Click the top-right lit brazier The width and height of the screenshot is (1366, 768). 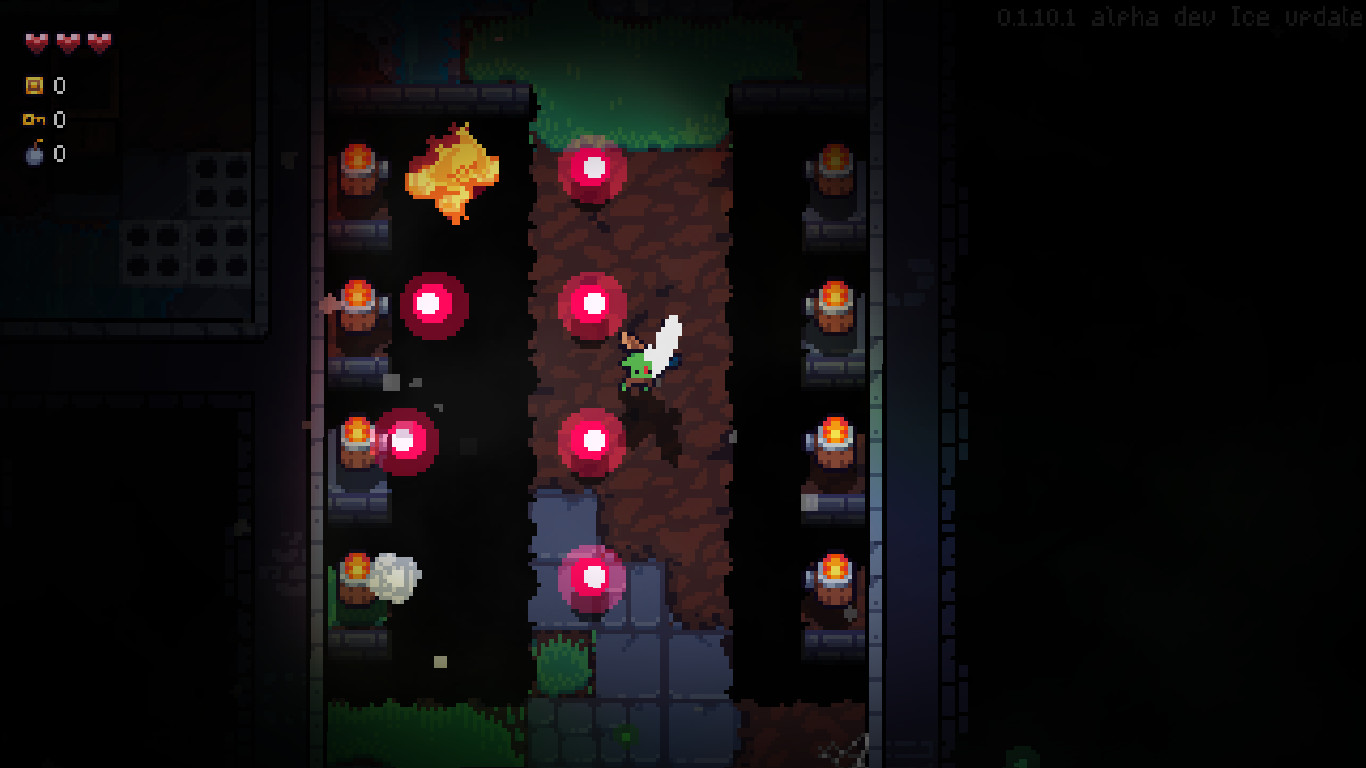[x=833, y=165]
